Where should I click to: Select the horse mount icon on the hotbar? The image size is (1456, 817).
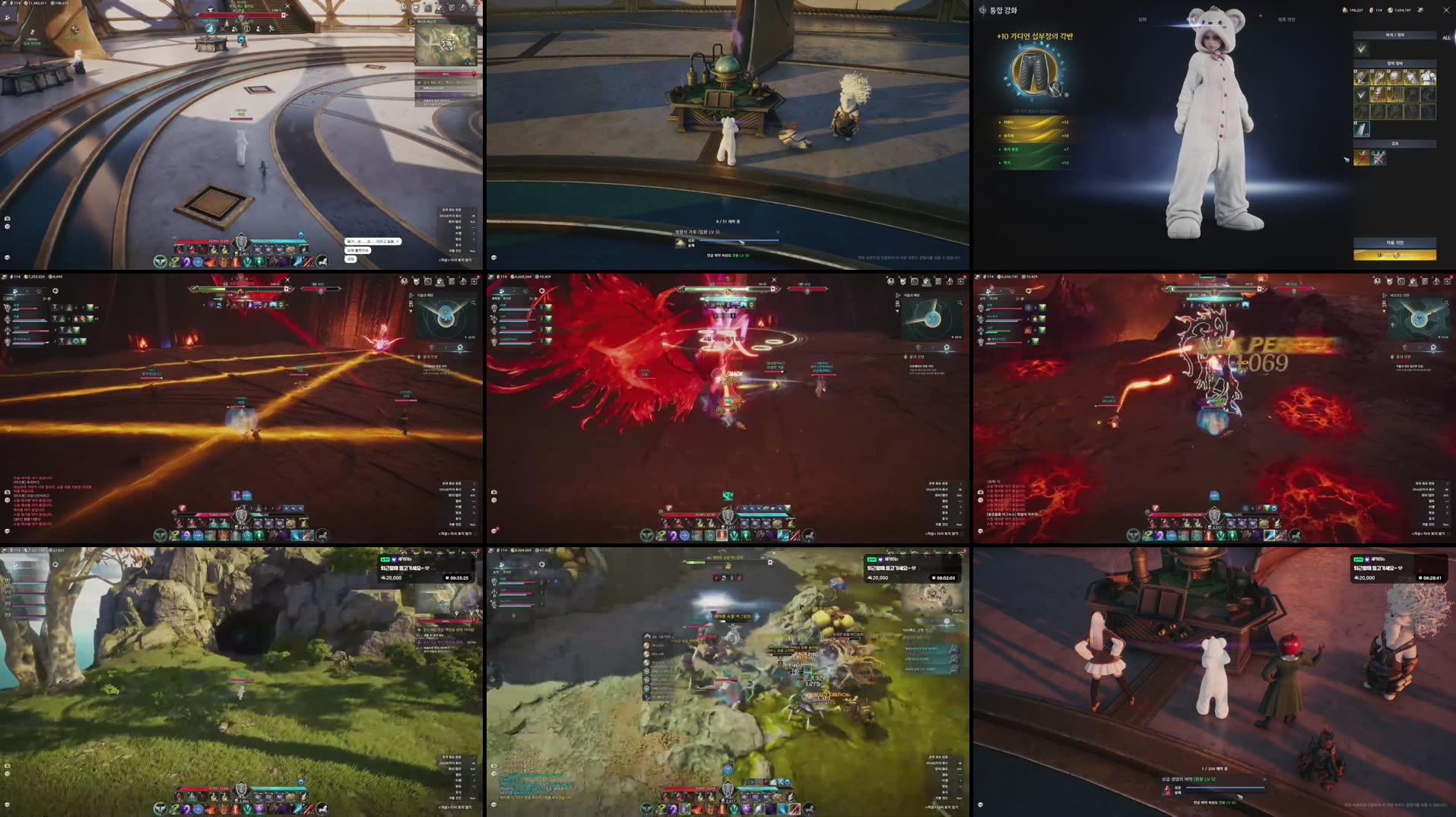pos(322,262)
